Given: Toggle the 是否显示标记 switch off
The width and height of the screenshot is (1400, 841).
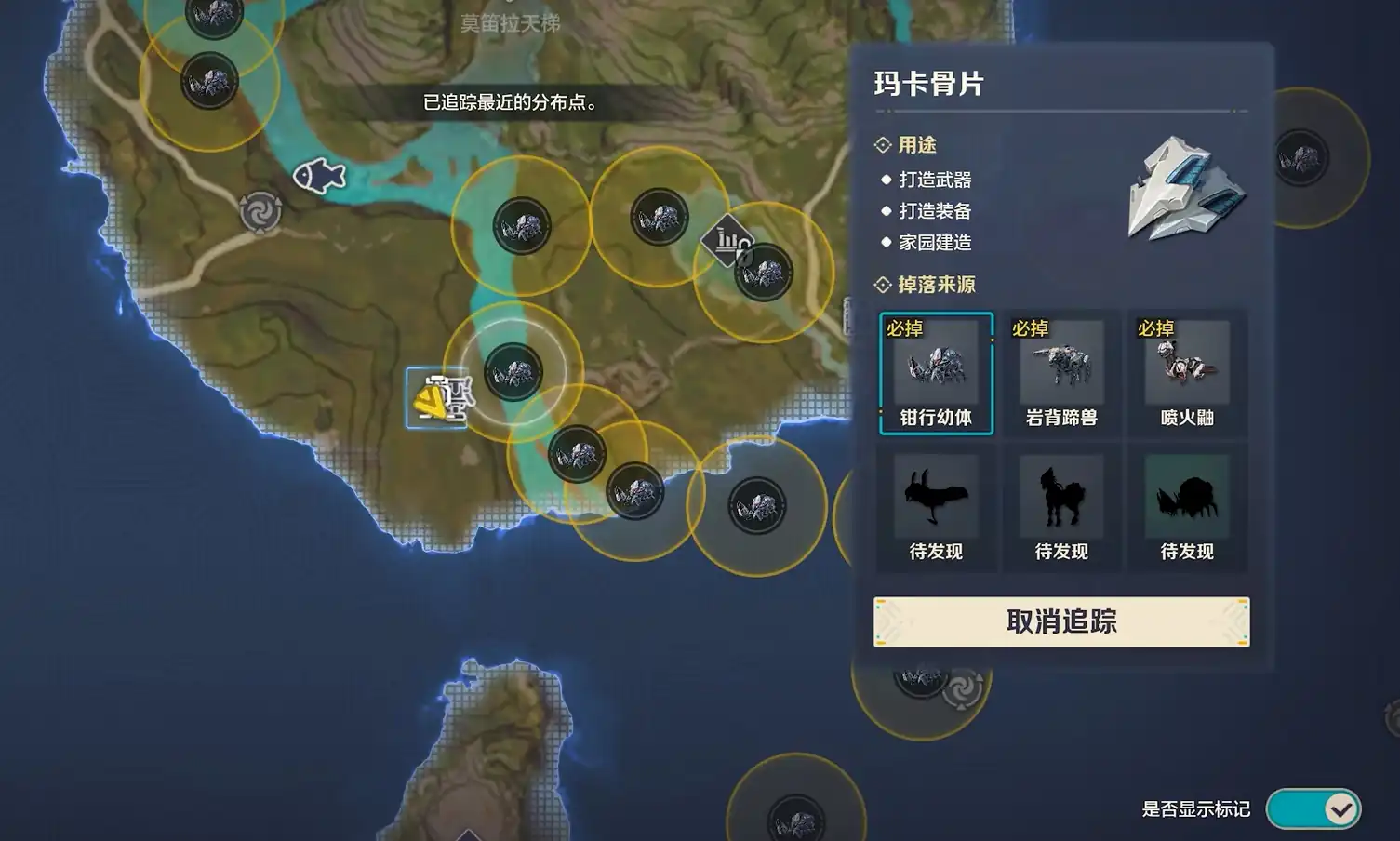Looking at the screenshot, I should point(1316,808).
